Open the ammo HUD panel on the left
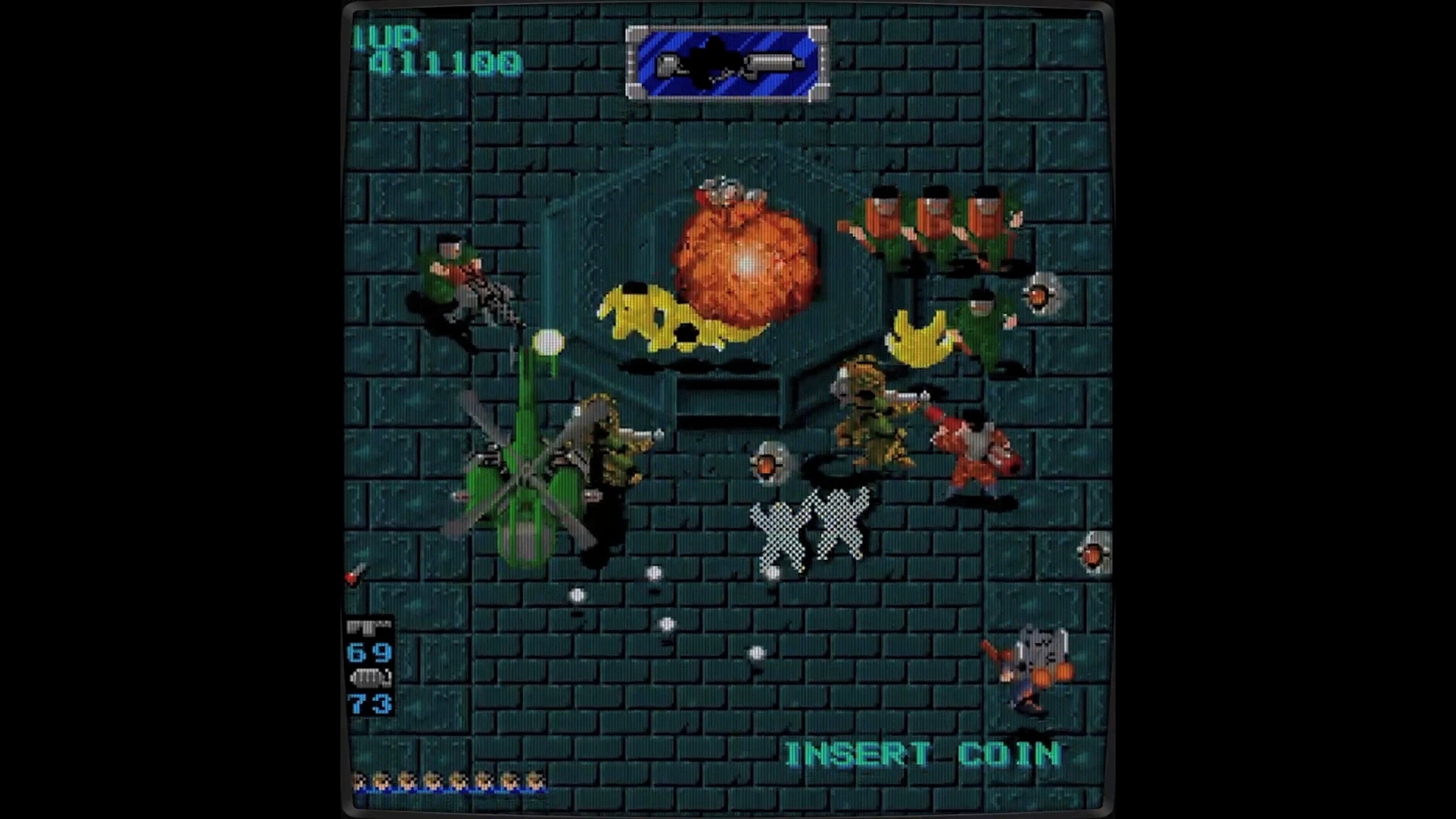The height and width of the screenshot is (819, 1456). pyautogui.click(x=369, y=664)
